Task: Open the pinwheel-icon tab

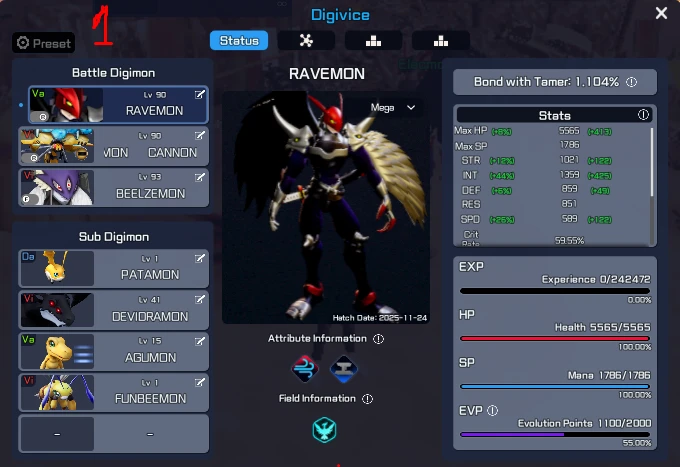Action: coord(306,41)
